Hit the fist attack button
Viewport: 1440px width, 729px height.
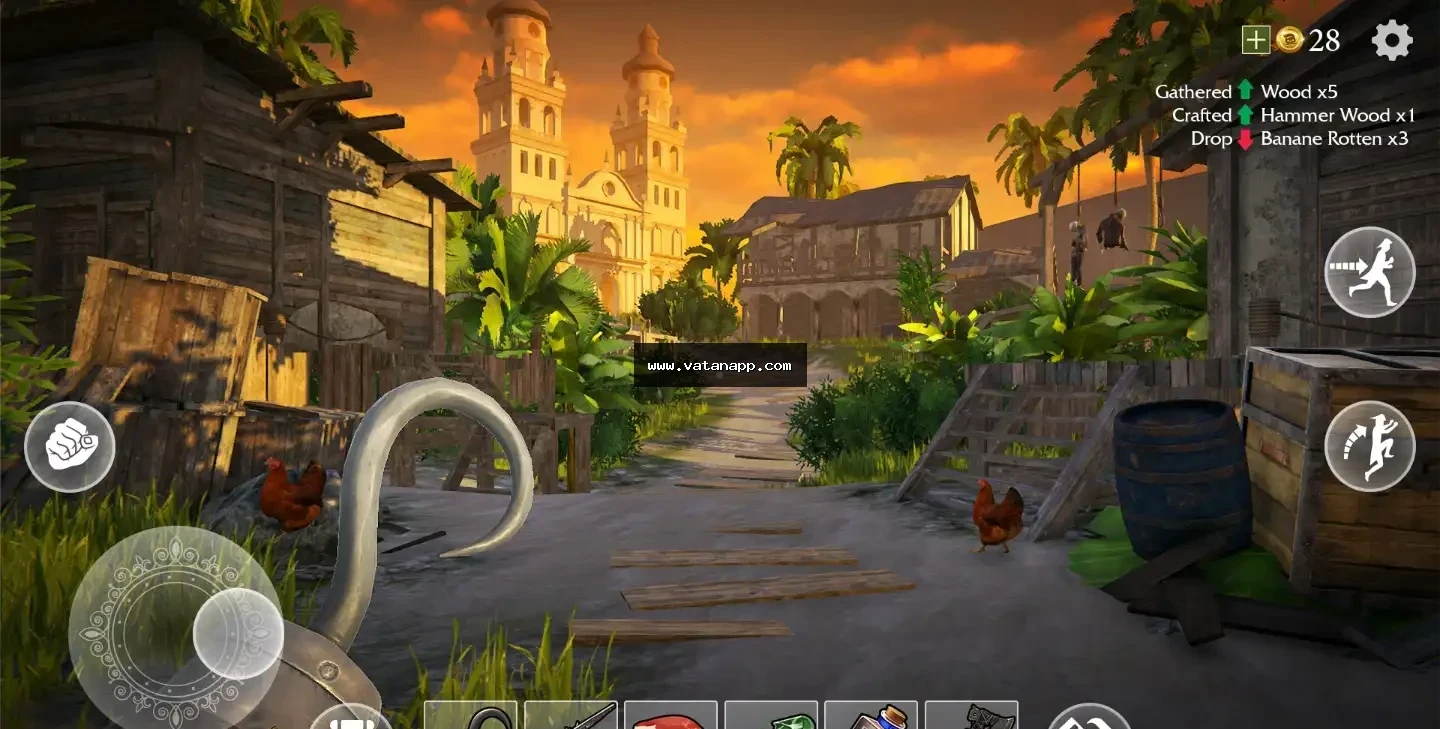(x=70, y=446)
